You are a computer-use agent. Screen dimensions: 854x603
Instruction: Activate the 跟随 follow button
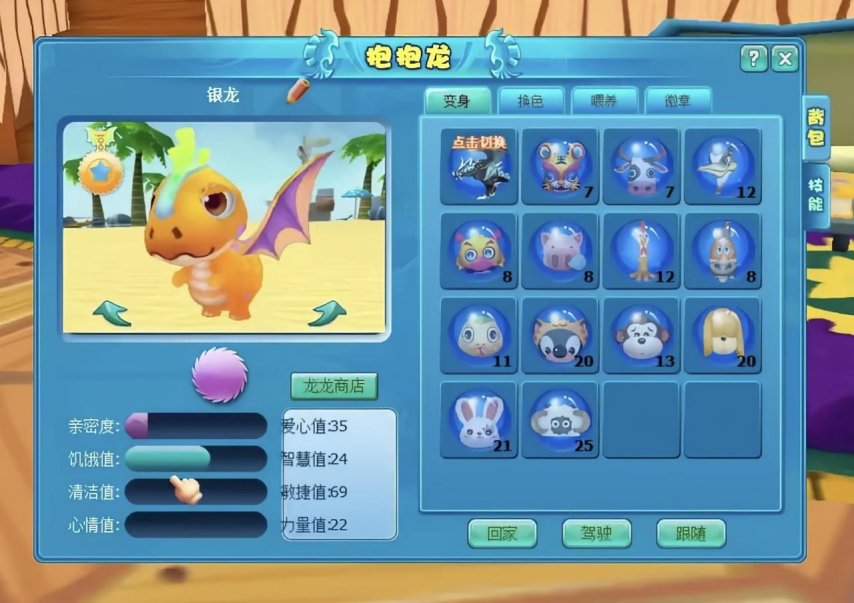(691, 533)
